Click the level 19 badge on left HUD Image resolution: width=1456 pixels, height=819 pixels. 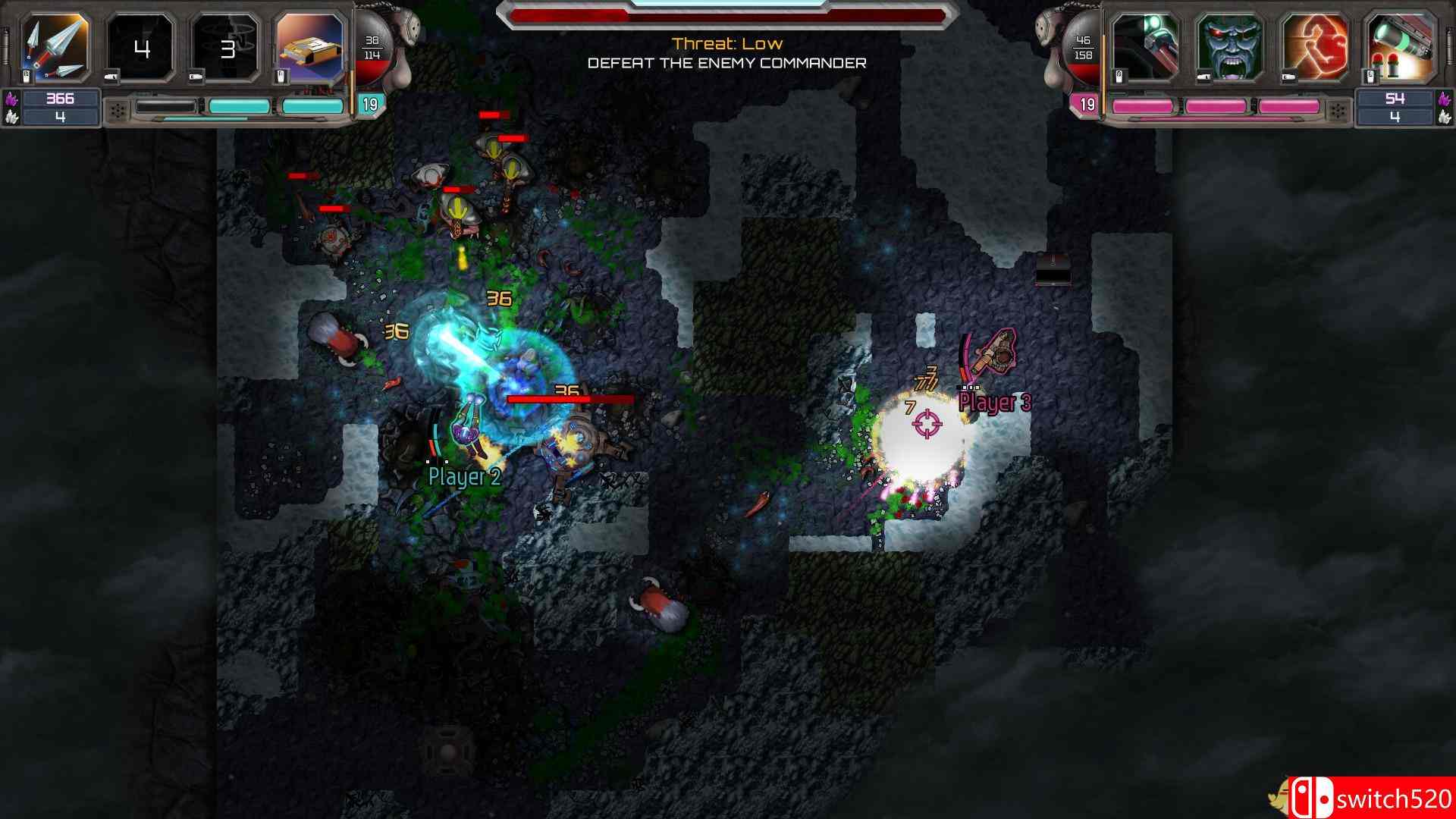point(369,105)
